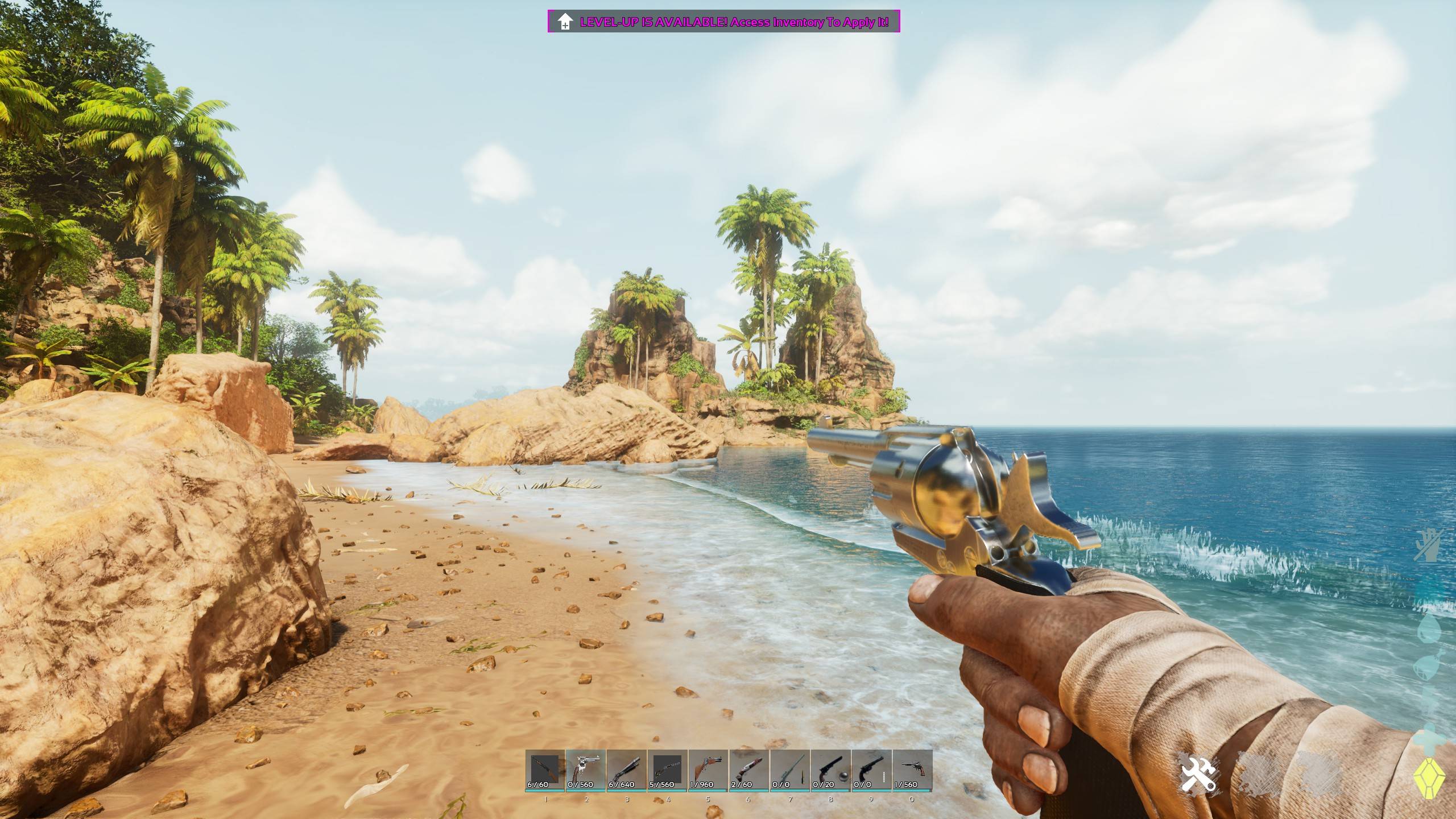This screenshot has height=819, width=1456.
Task: Select the pump shotgun in hotbar slot 1
Action: click(x=545, y=770)
